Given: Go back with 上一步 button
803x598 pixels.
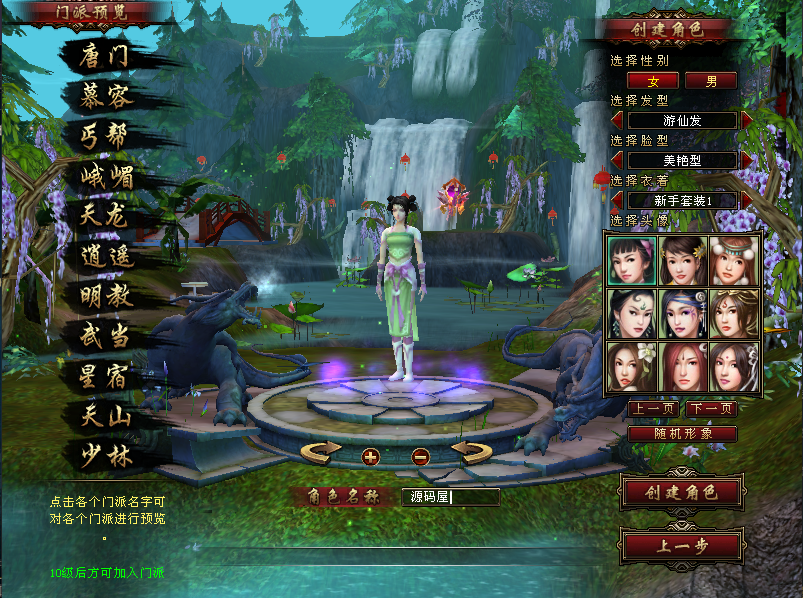Looking at the screenshot, I should coord(681,546).
